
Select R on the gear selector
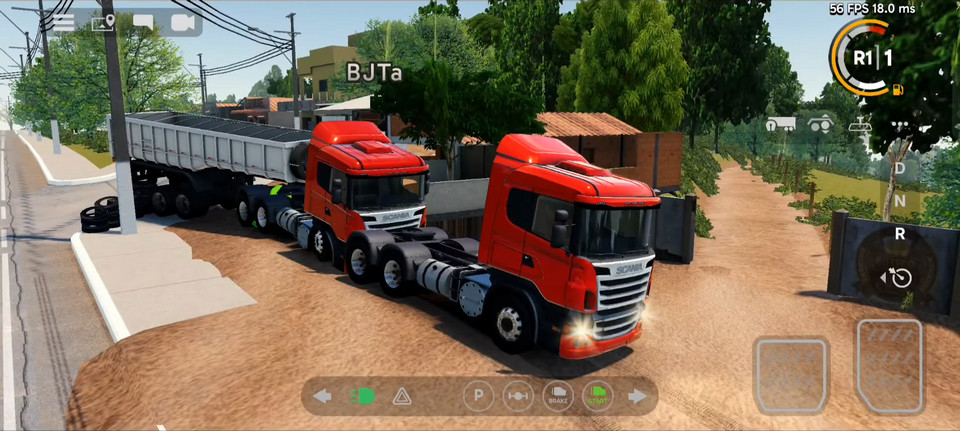pos(899,234)
